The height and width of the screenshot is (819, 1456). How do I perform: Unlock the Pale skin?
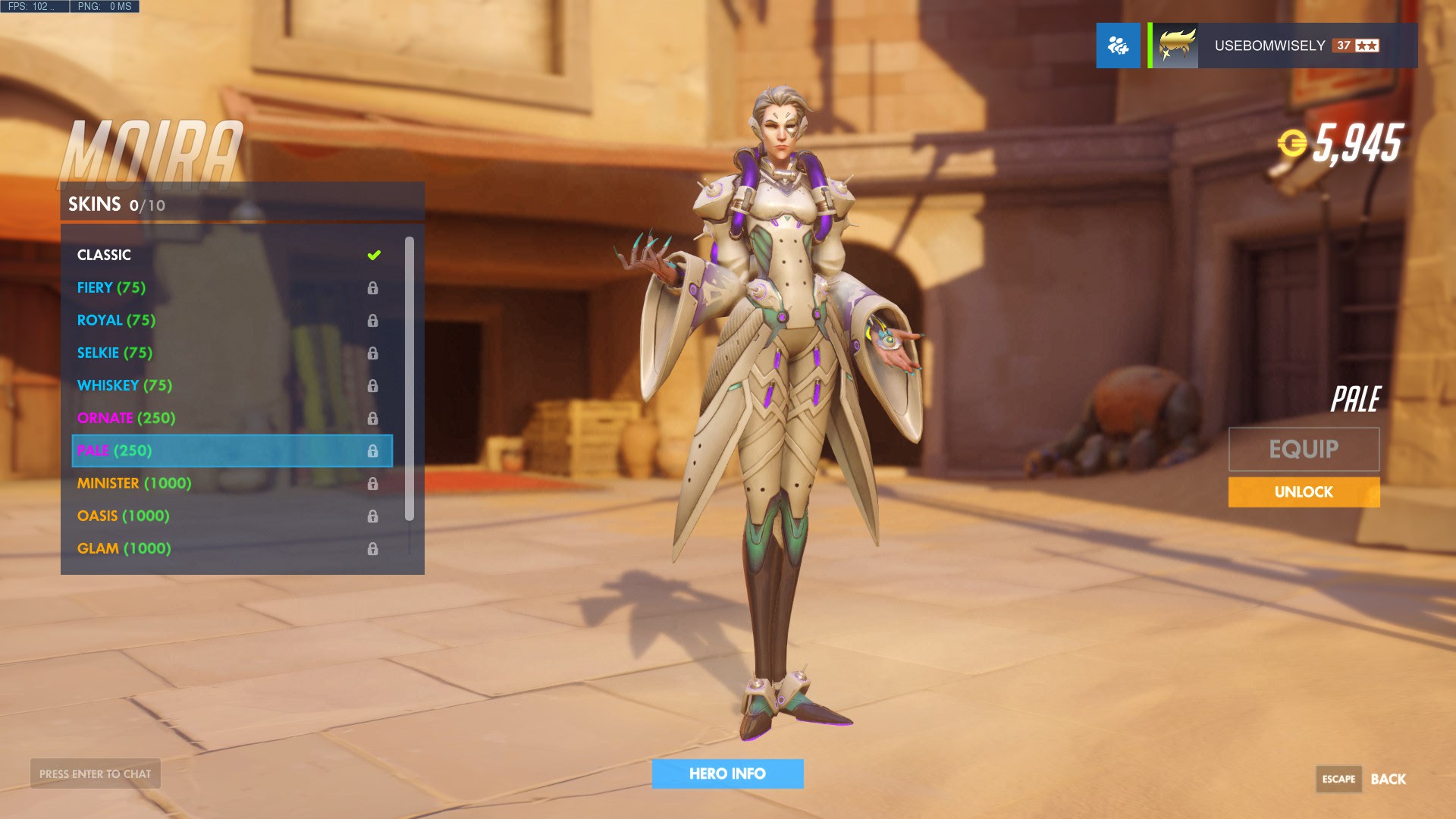coord(1304,492)
